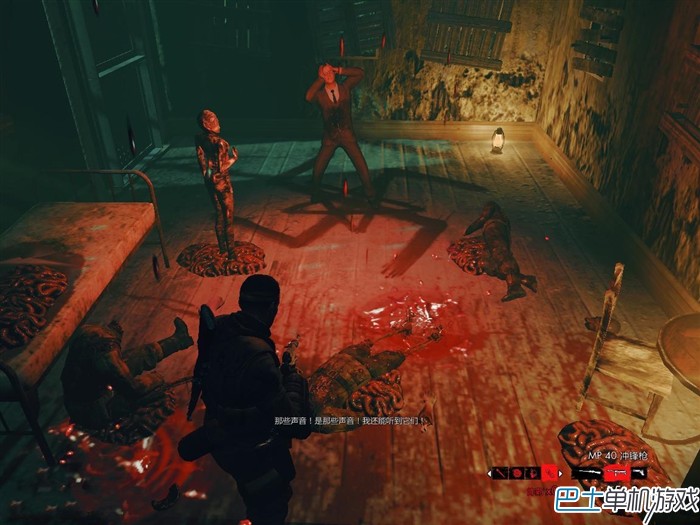This screenshot has height=525, width=700.
Task: Select the red highlighted item slot
Action: pos(550,472)
